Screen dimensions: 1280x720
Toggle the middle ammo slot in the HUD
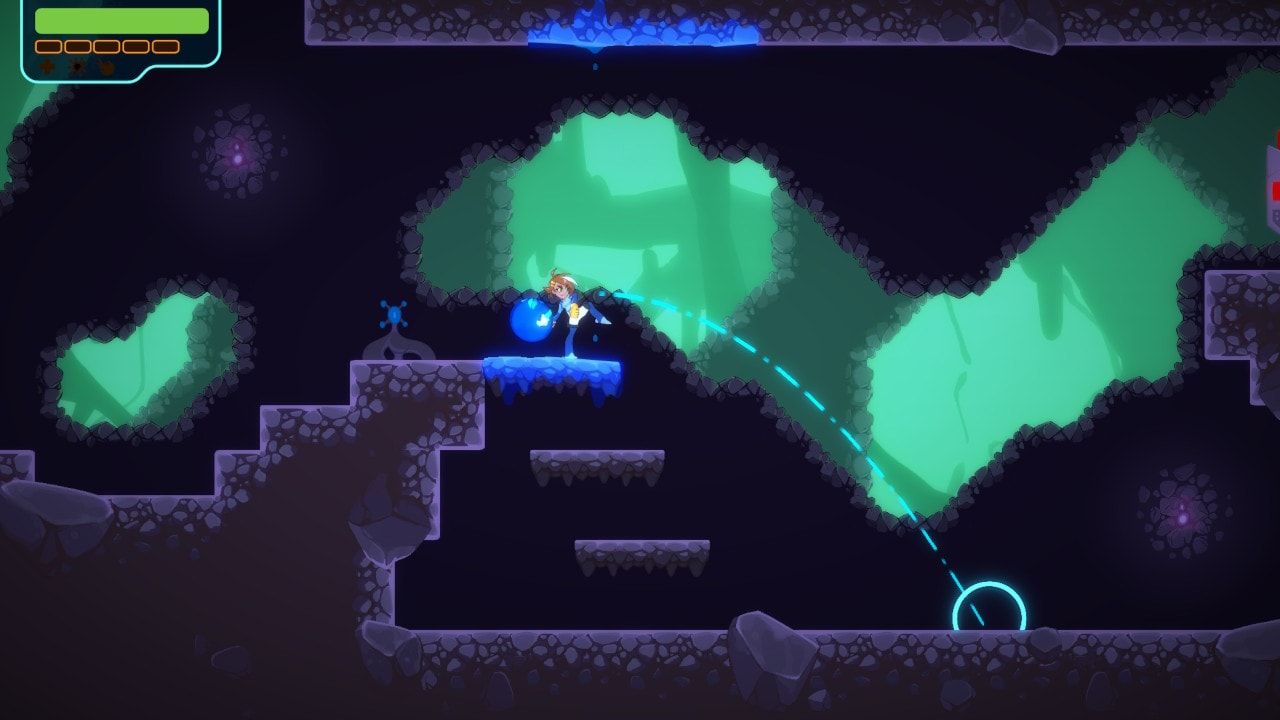pos(105,46)
